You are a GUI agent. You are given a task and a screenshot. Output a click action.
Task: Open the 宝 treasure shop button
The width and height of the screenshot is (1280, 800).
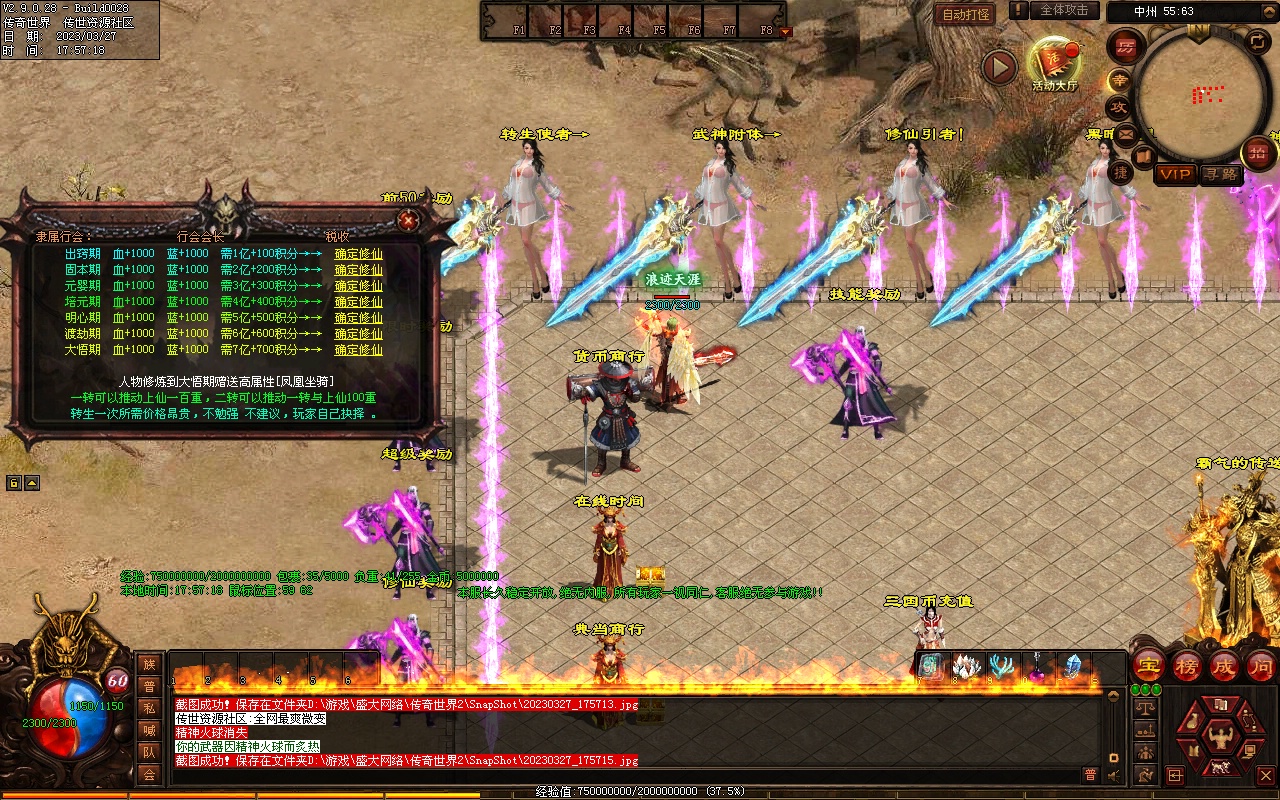[1148, 665]
